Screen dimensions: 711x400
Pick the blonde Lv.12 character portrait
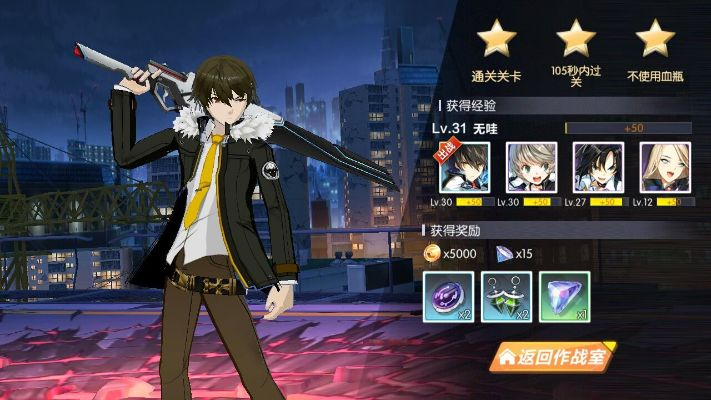point(665,167)
